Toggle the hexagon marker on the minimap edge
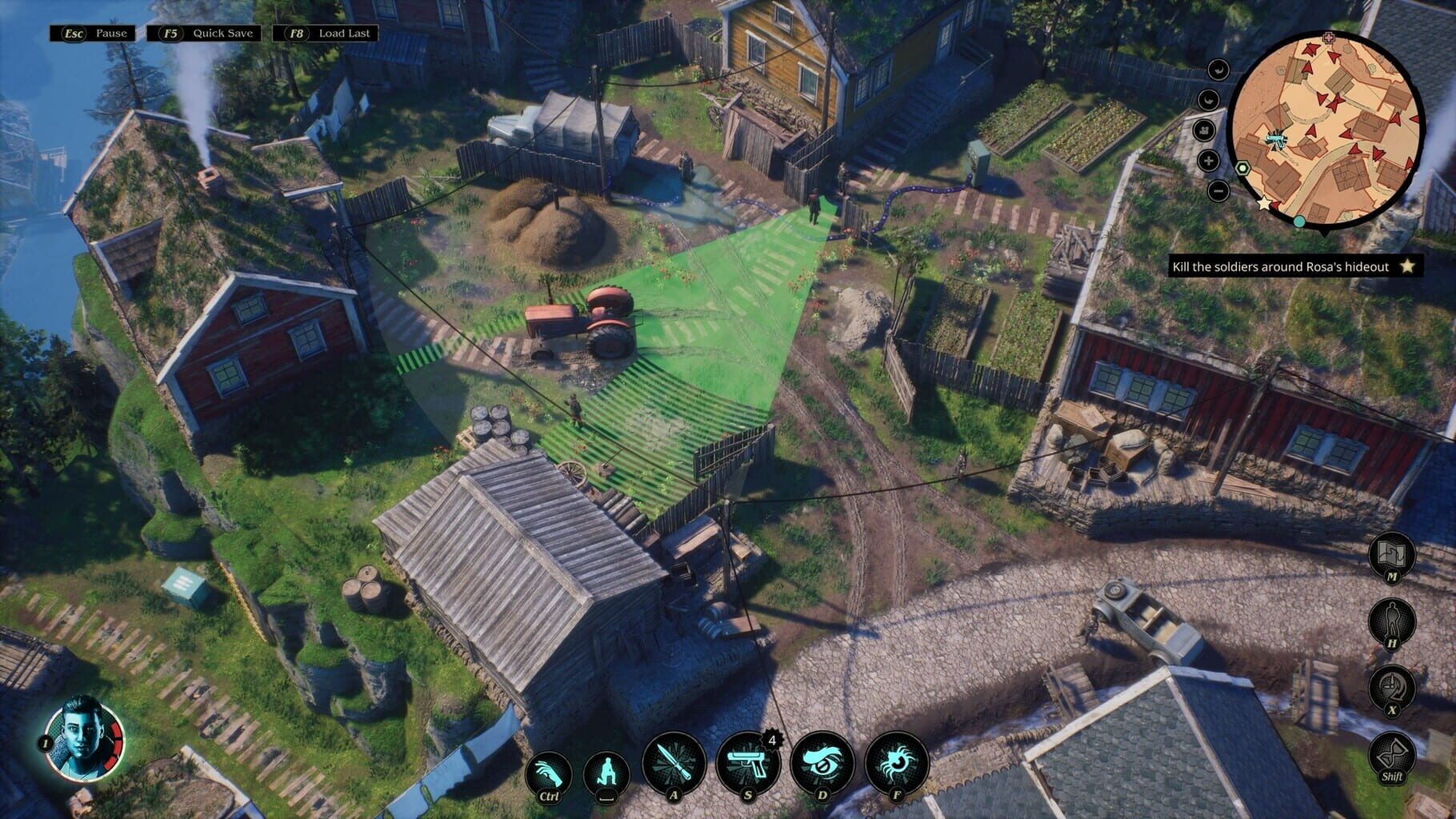This screenshot has width=1456, height=819. pyautogui.click(x=1242, y=169)
